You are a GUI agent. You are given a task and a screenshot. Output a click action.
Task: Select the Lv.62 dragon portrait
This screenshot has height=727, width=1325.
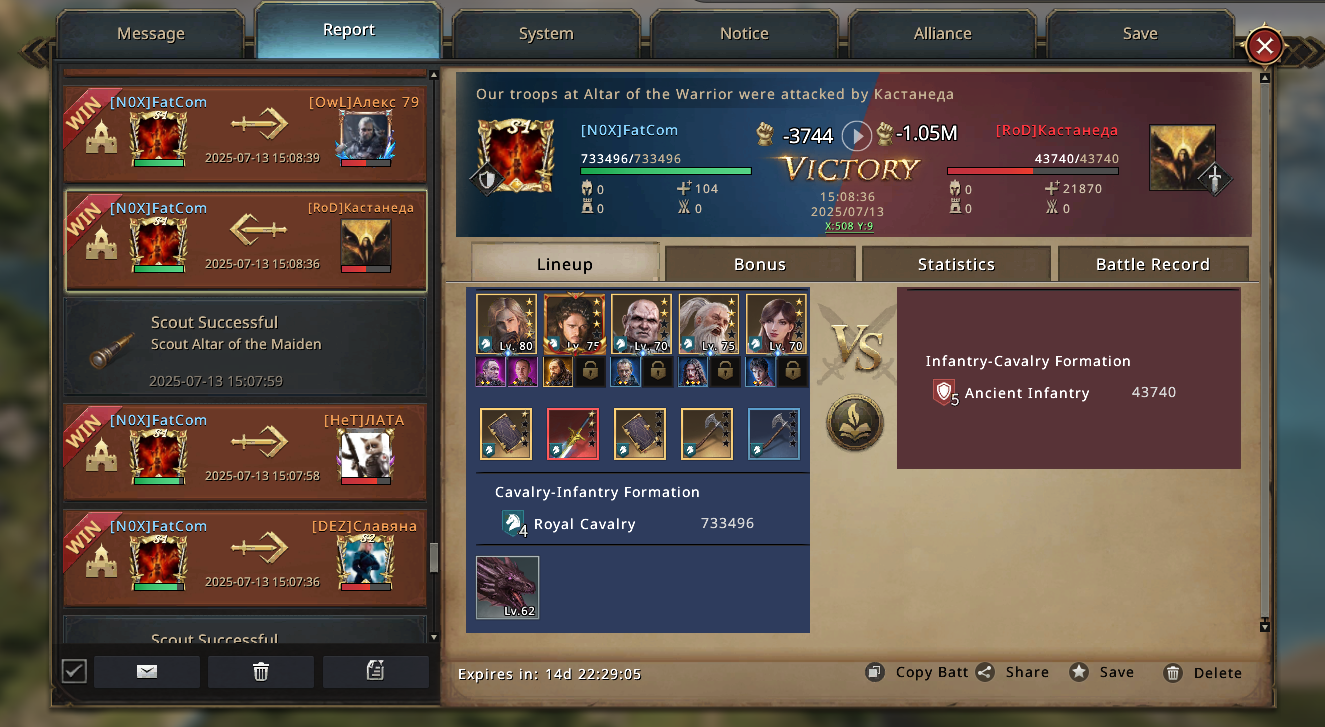pyautogui.click(x=507, y=588)
